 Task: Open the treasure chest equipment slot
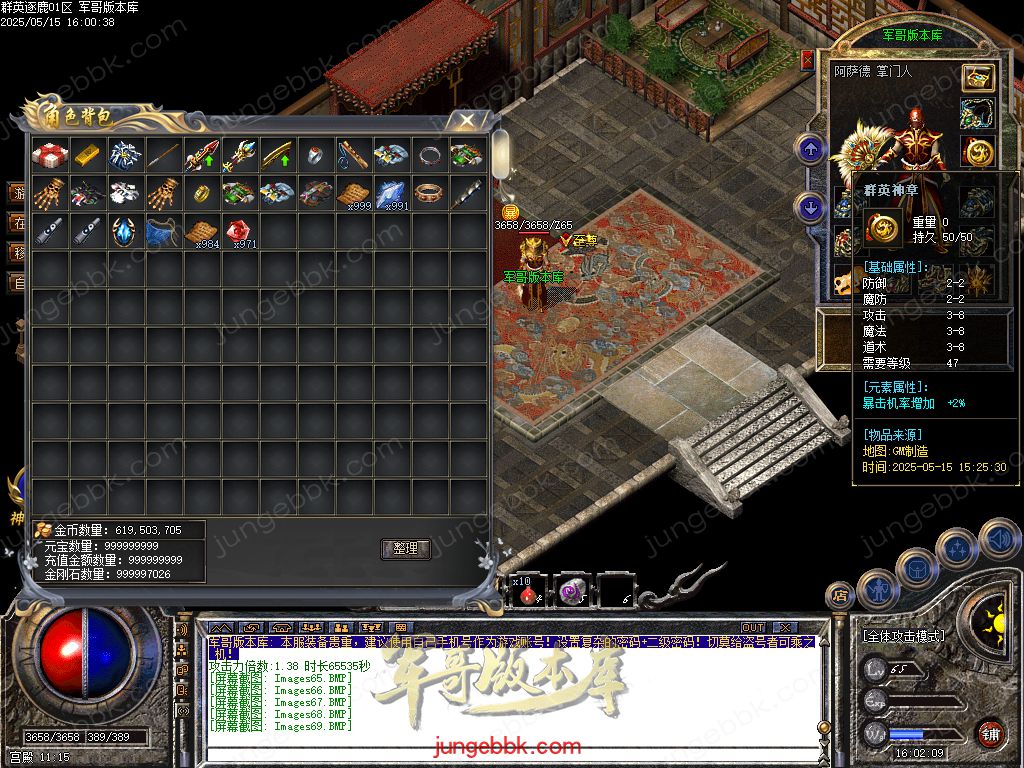(x=977, y=78)
